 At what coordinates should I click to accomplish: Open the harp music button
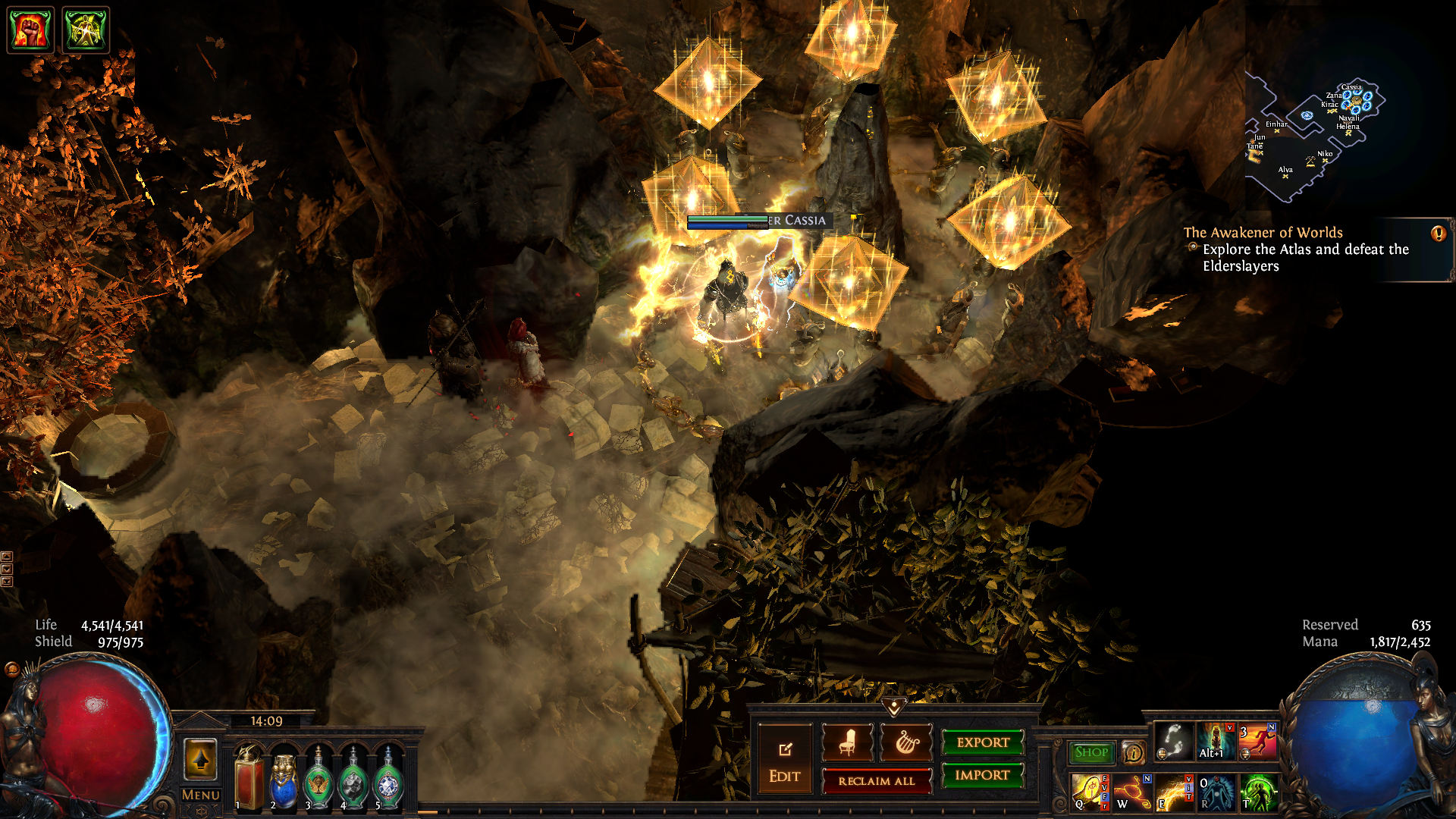(x=905, y=742)
